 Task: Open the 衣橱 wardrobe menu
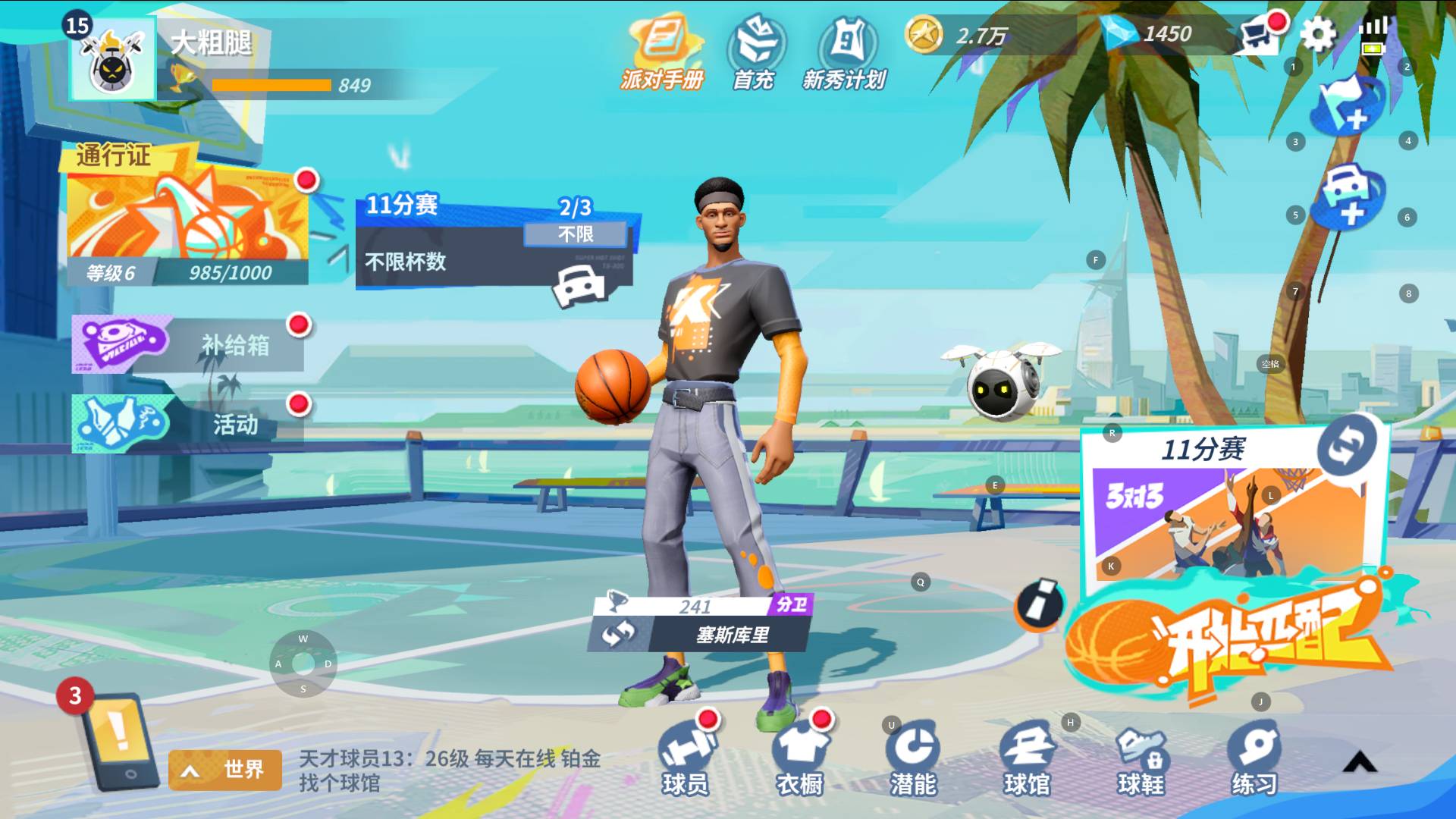tap(800, 758)
